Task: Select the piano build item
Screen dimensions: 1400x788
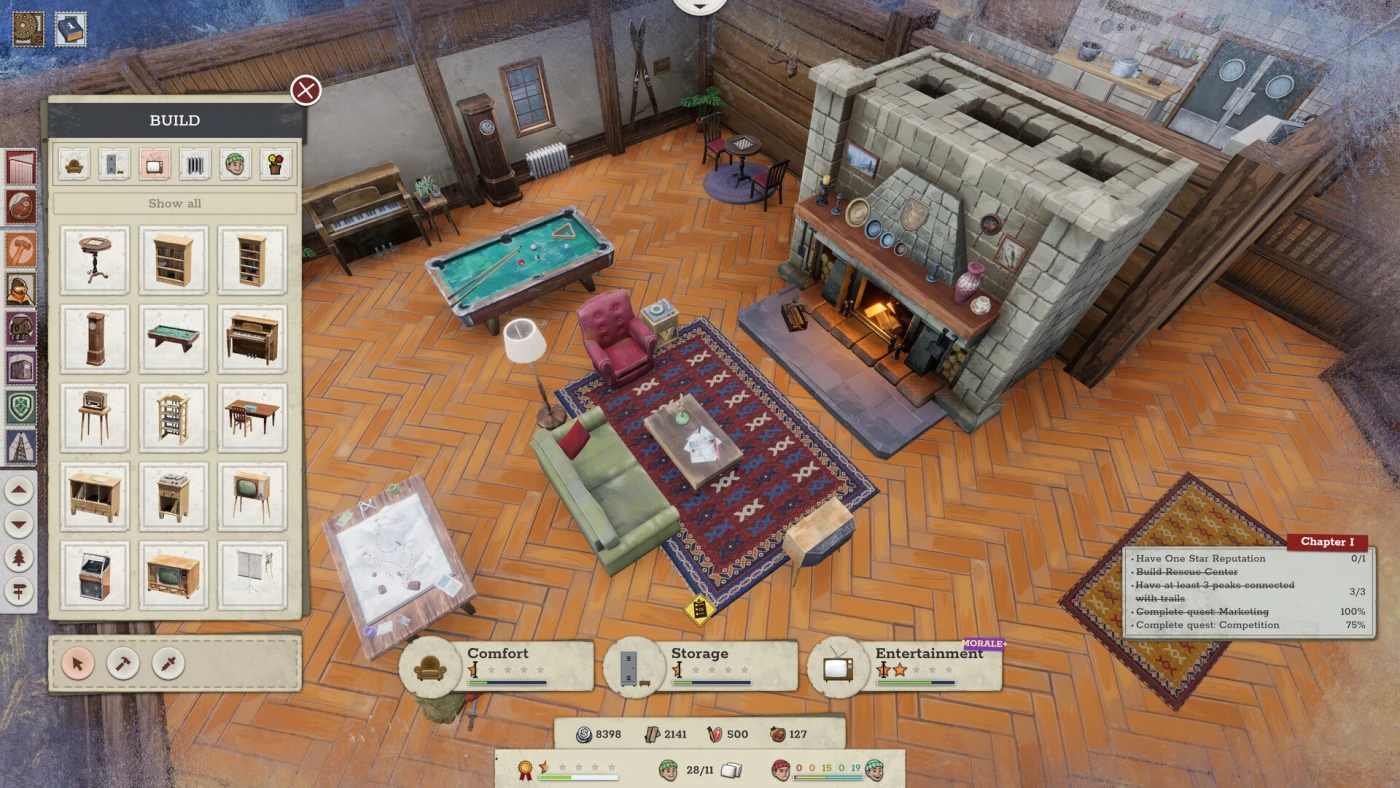Action: tap(252, 339)
